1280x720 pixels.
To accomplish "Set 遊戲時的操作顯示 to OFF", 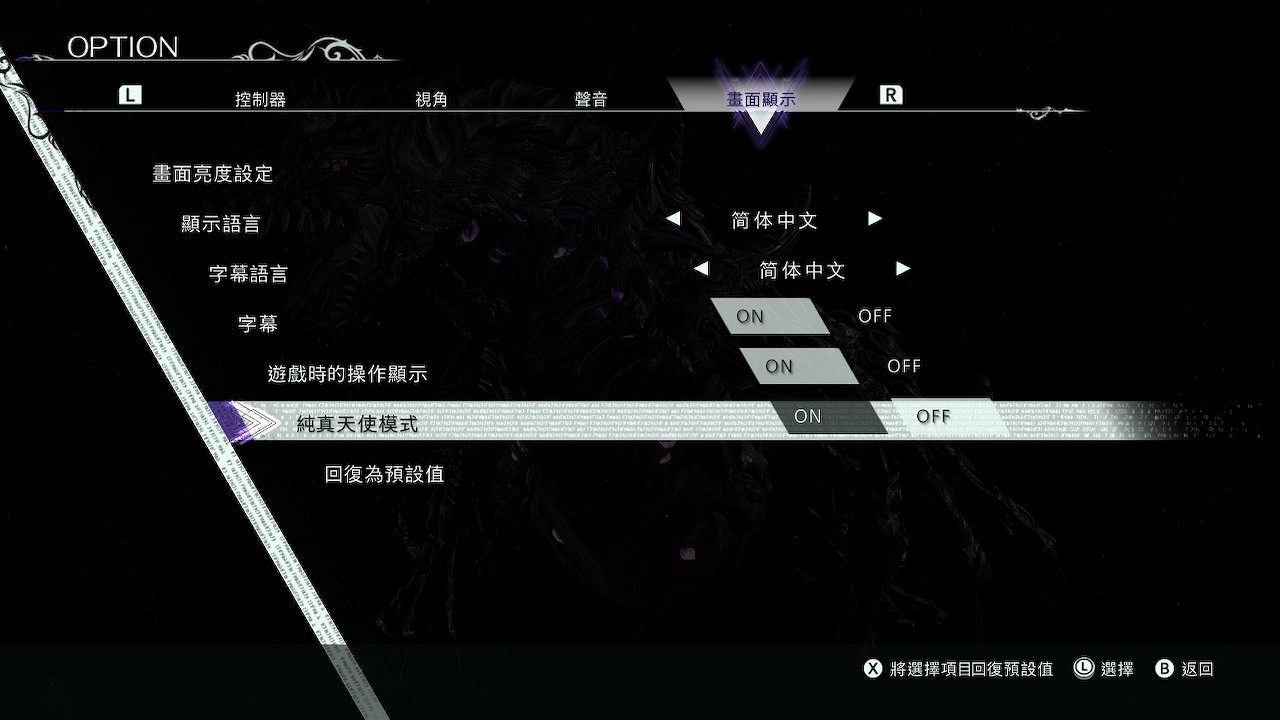I will [904, 365].
